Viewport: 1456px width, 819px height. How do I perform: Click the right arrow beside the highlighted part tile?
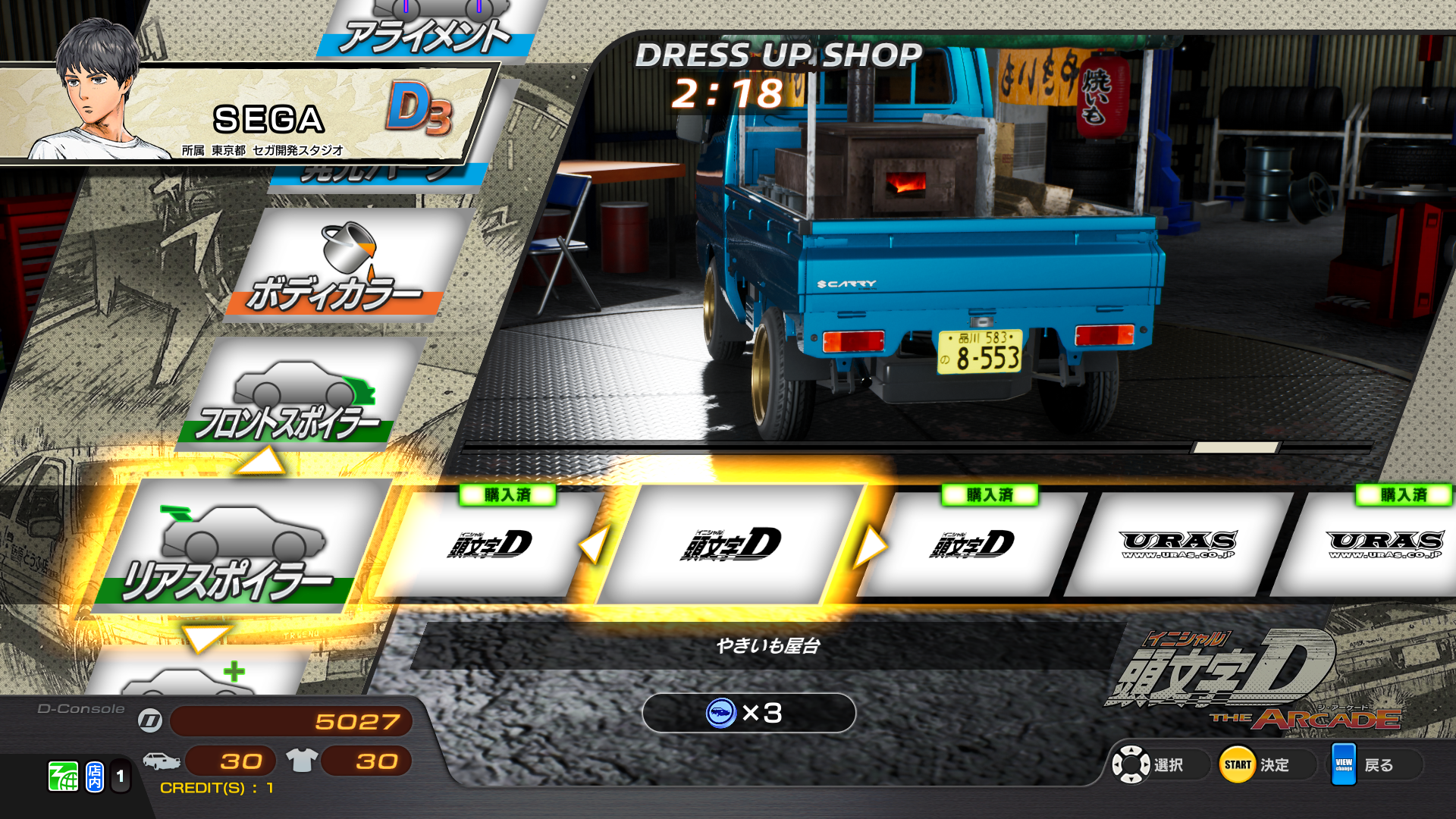coord(870,546)
